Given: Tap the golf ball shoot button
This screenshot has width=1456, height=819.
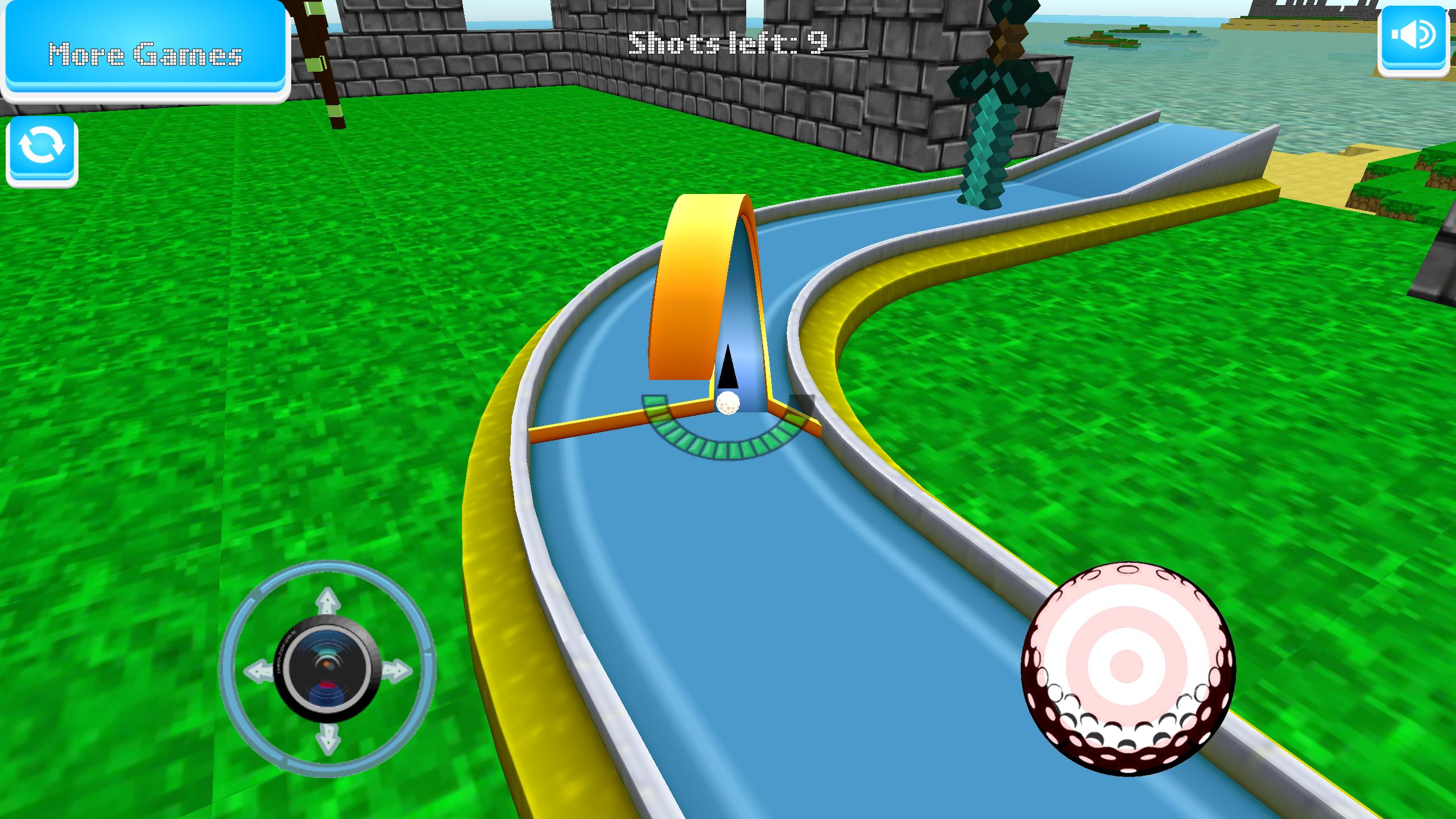Looking at the screenshot, I should pyautogui.click(x=1128, y=669).
